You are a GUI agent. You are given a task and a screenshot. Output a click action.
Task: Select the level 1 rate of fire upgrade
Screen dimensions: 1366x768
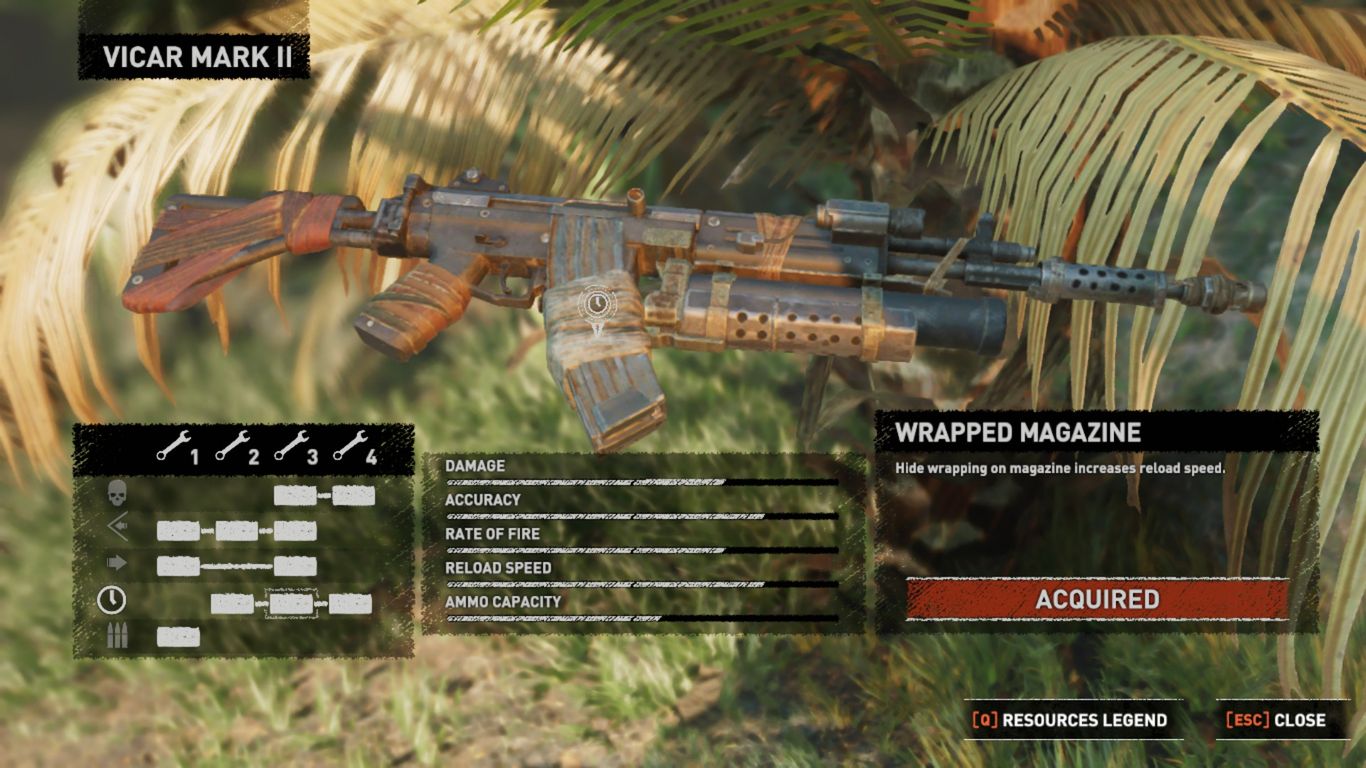click(178, 566)
